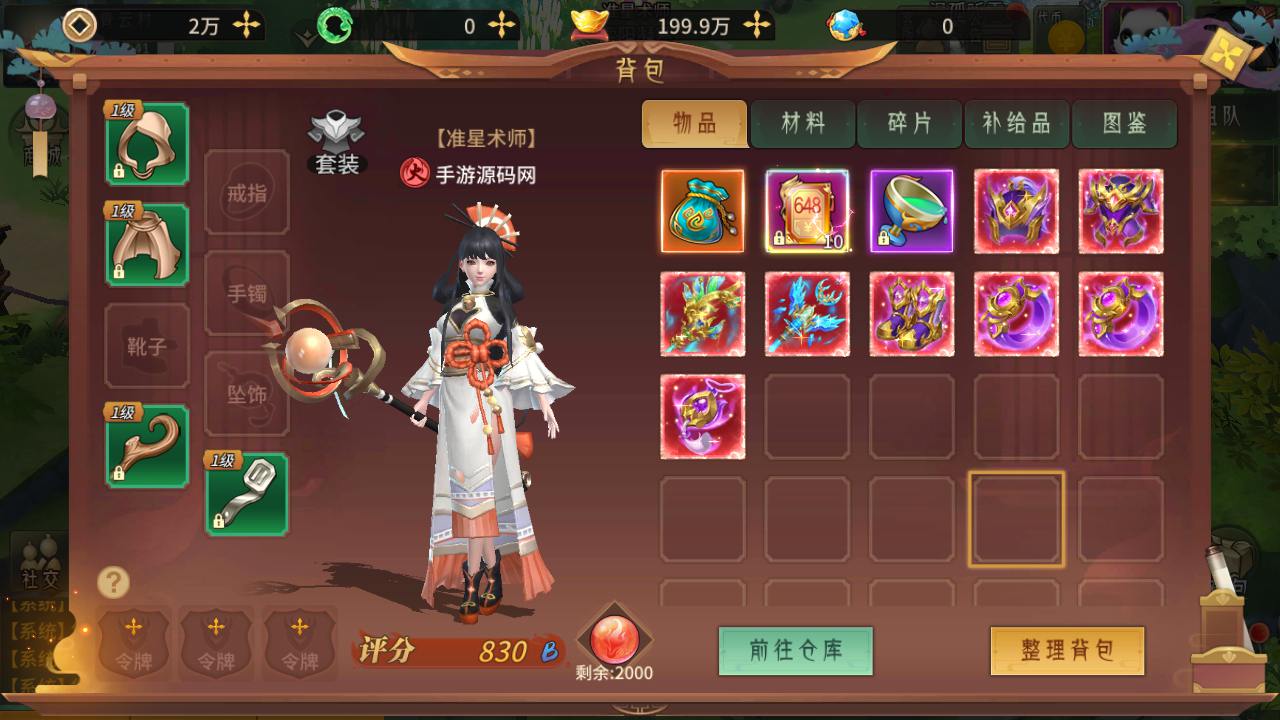Sort the bag with 整理背包
The height and width of the screenshot is (720, 1280).
click(1067, 651)
